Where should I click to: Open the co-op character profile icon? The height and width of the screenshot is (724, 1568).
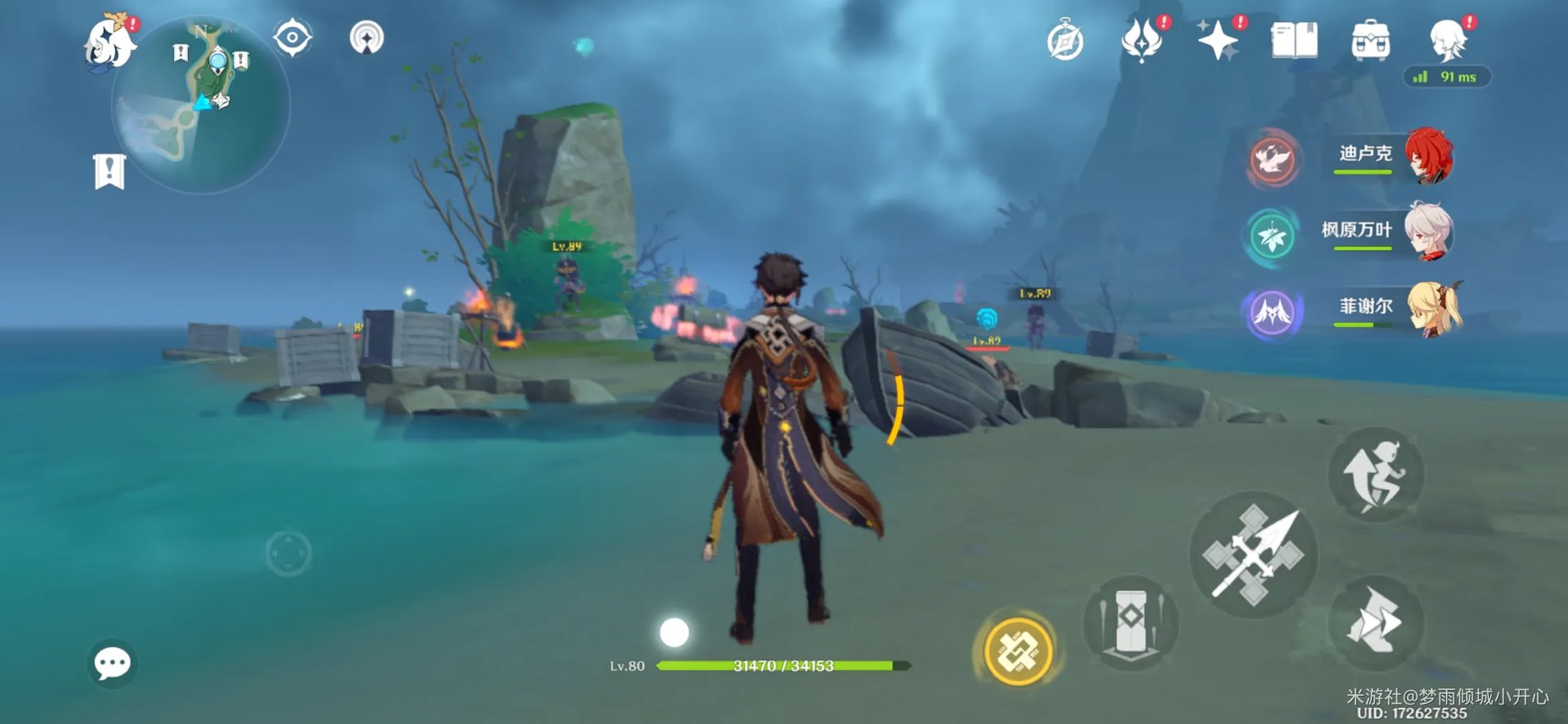(1449, 38)
